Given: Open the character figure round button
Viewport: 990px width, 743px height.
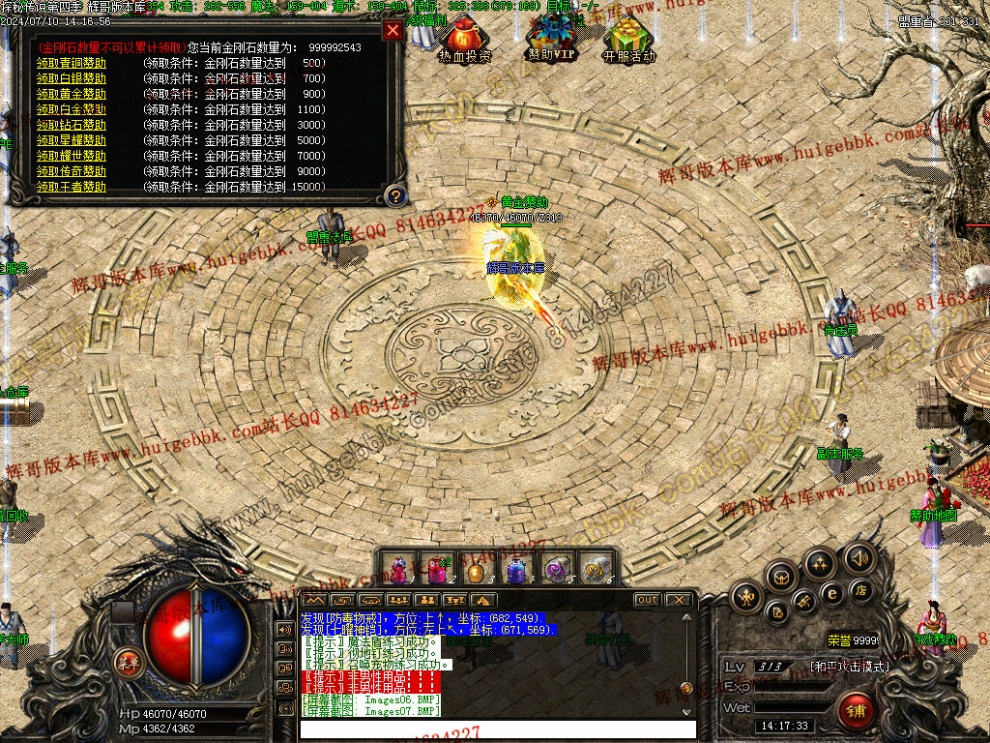Looking at the screenshot, I should [x=746, y=598].
